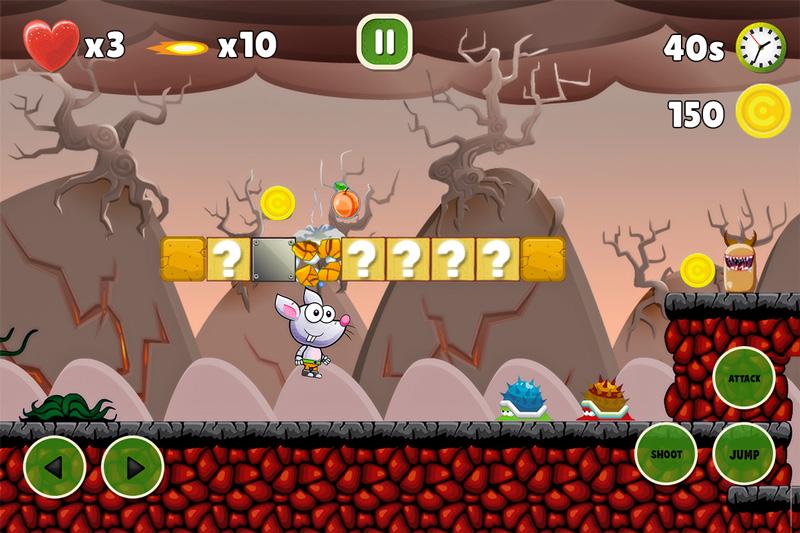Hit the ATTACK button
The height and width of the screenshot is (533, 800).
coord(744,378)
